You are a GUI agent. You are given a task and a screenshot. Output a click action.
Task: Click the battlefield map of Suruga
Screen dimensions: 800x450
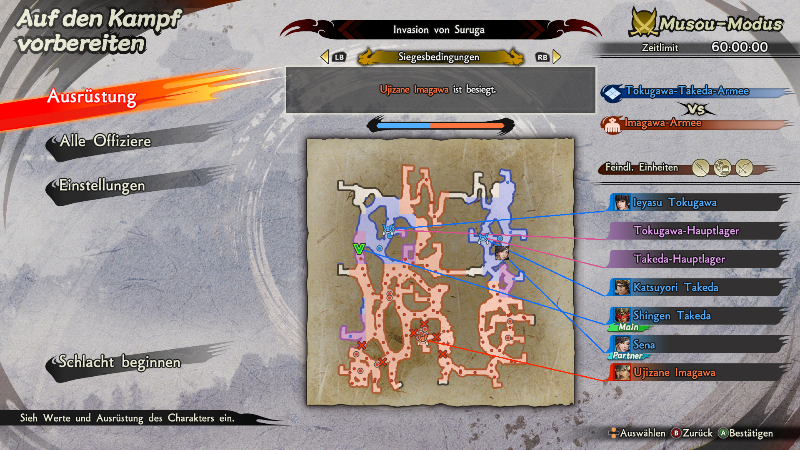440,265
